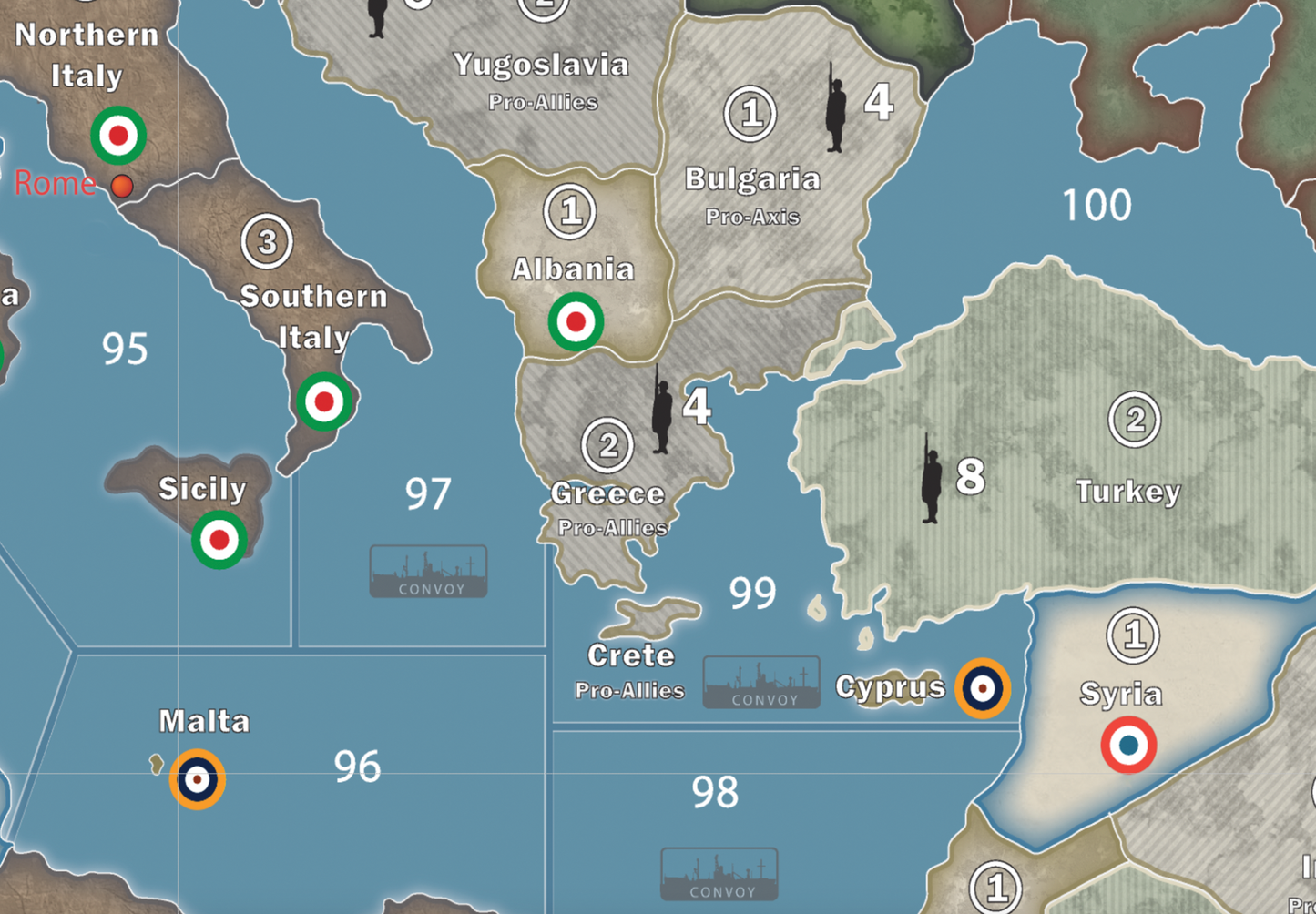
Task: Choose the Southern Italy territory
Action: click(x=312, y=297)
